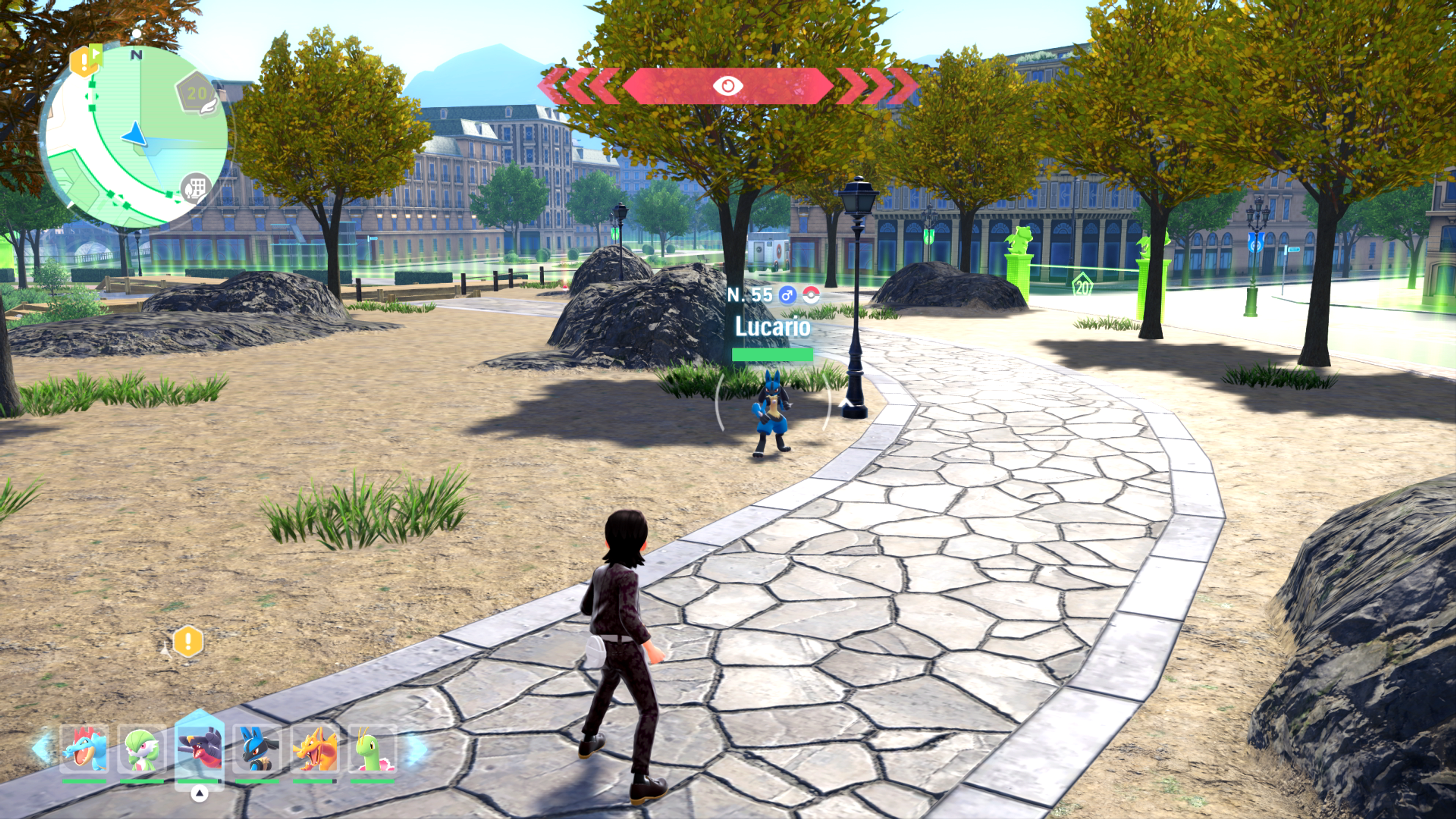Target the Lucario name tag

click(772, 327)
